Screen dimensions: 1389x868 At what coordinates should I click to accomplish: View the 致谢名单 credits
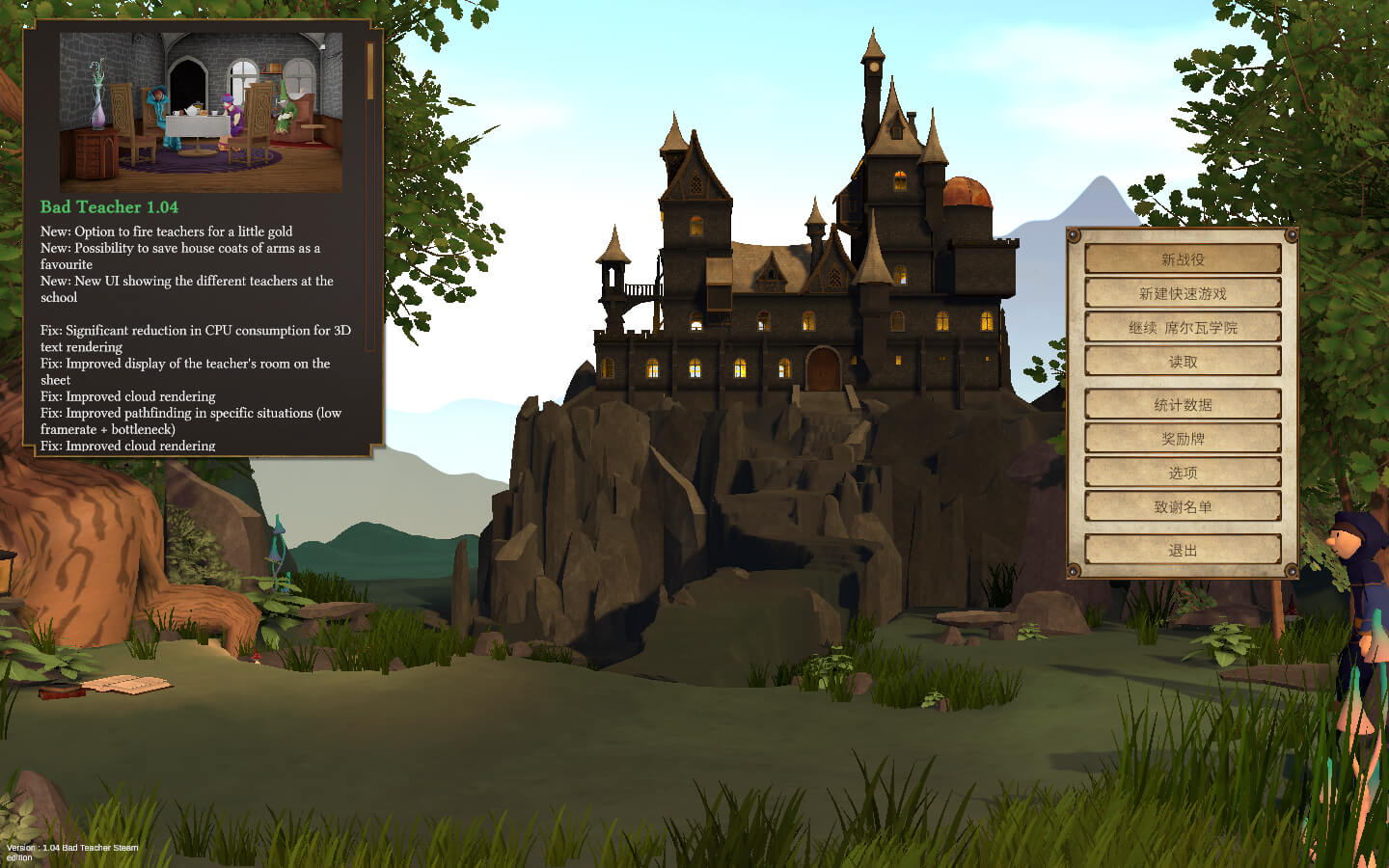pos(1183,506)
